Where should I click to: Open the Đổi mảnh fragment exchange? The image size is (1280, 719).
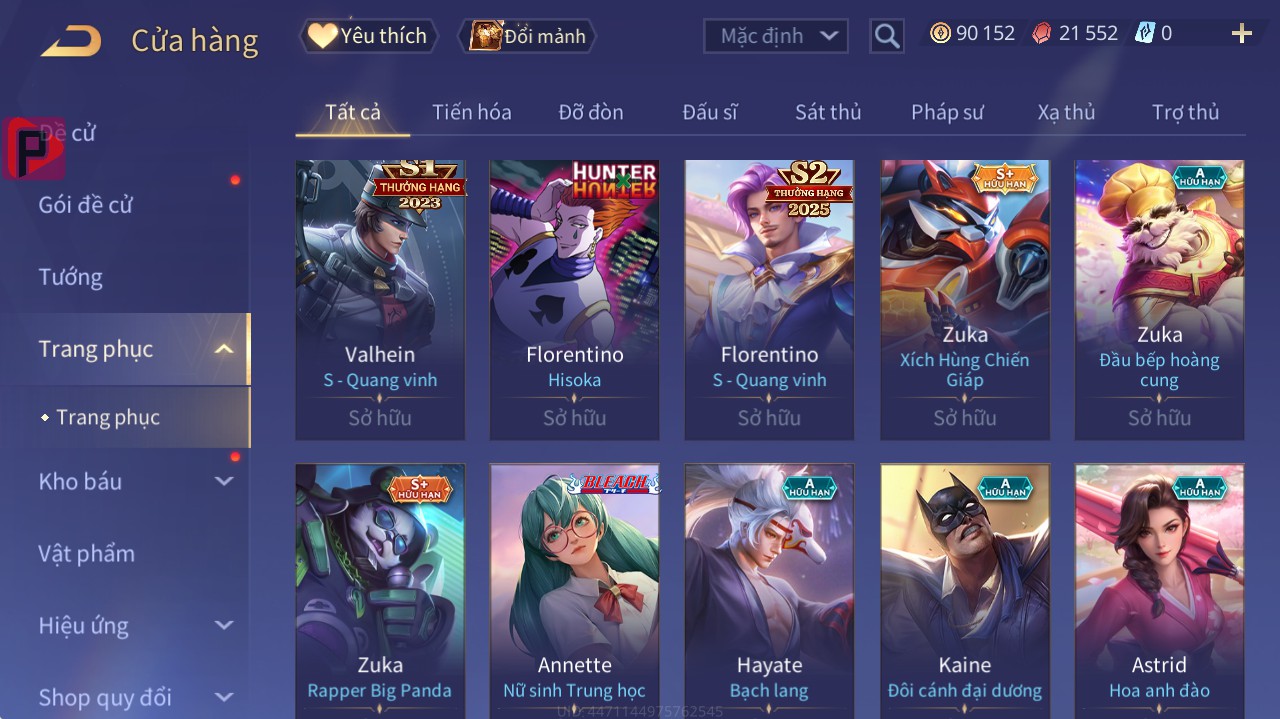[528, 36]
